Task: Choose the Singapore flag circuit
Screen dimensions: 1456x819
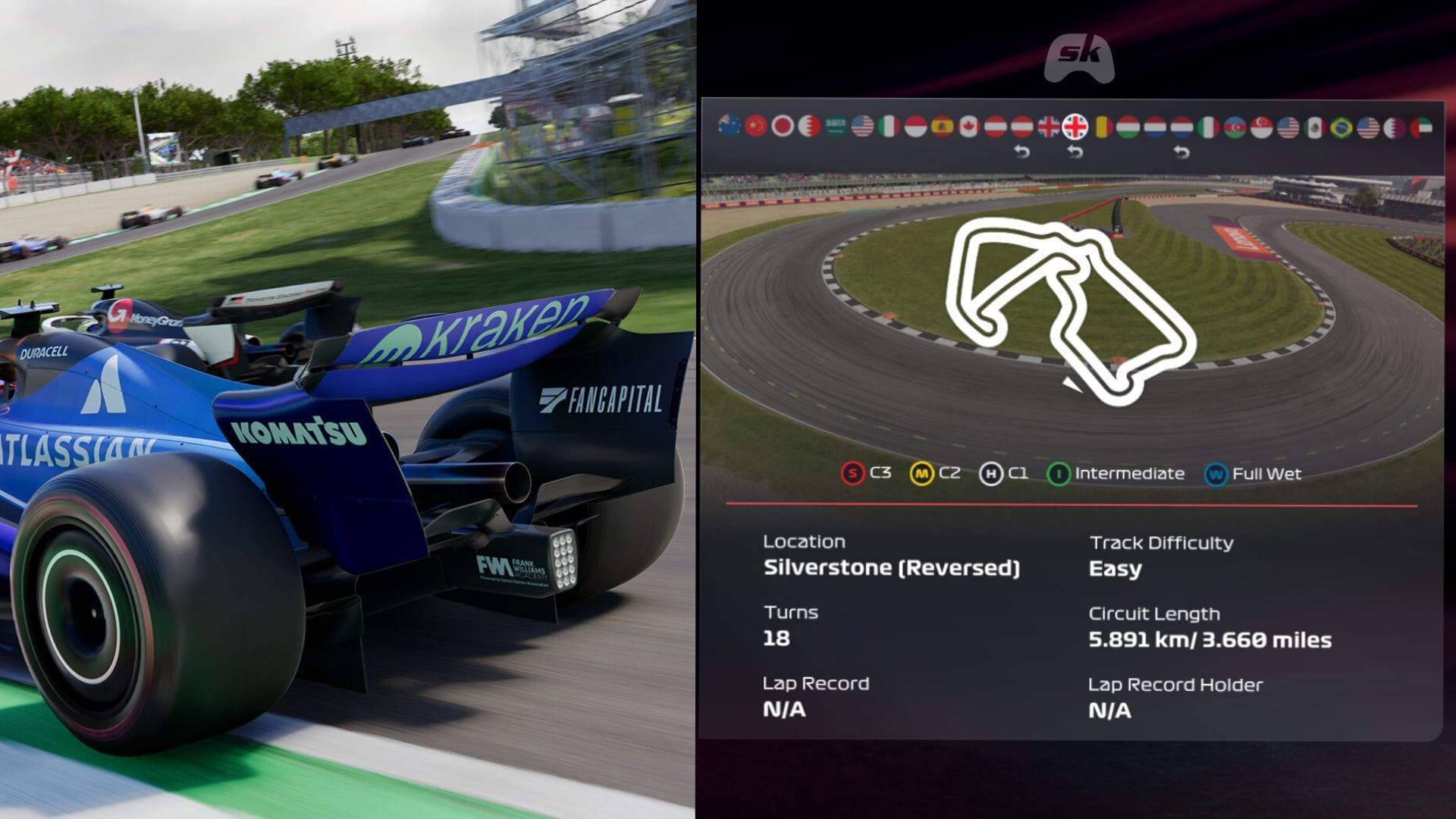Action: pyautogui.click(x=1261, y=126)
